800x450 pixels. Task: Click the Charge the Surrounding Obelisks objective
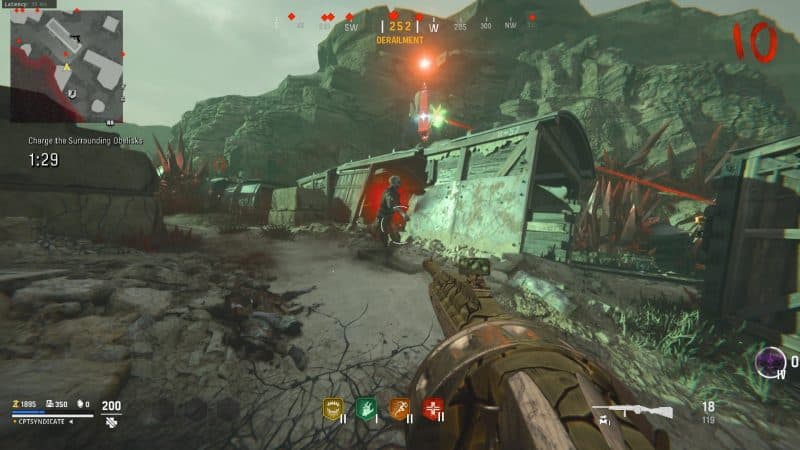click(x=86, y=141)
